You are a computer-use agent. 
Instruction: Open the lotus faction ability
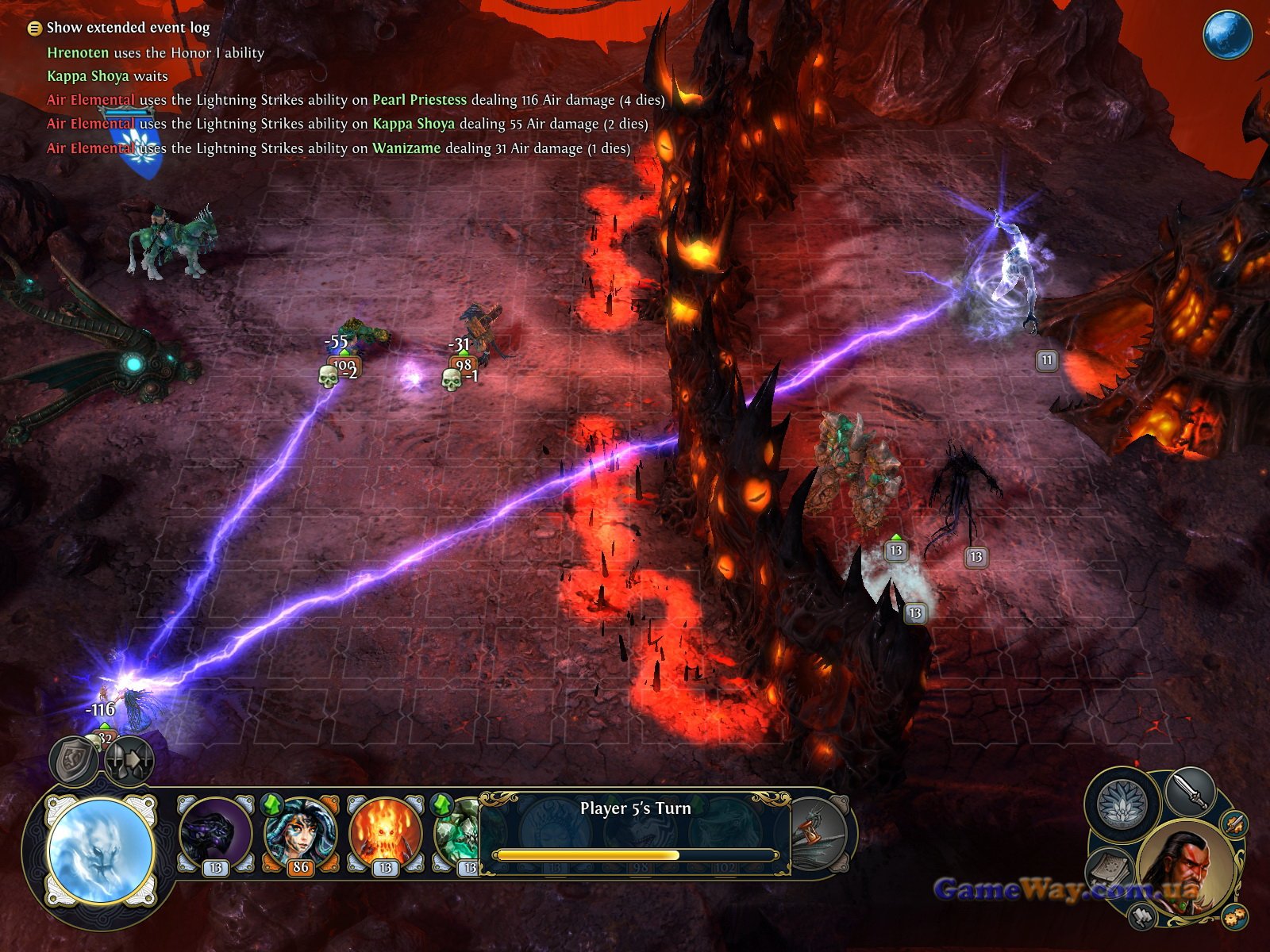click(1122, 803)
